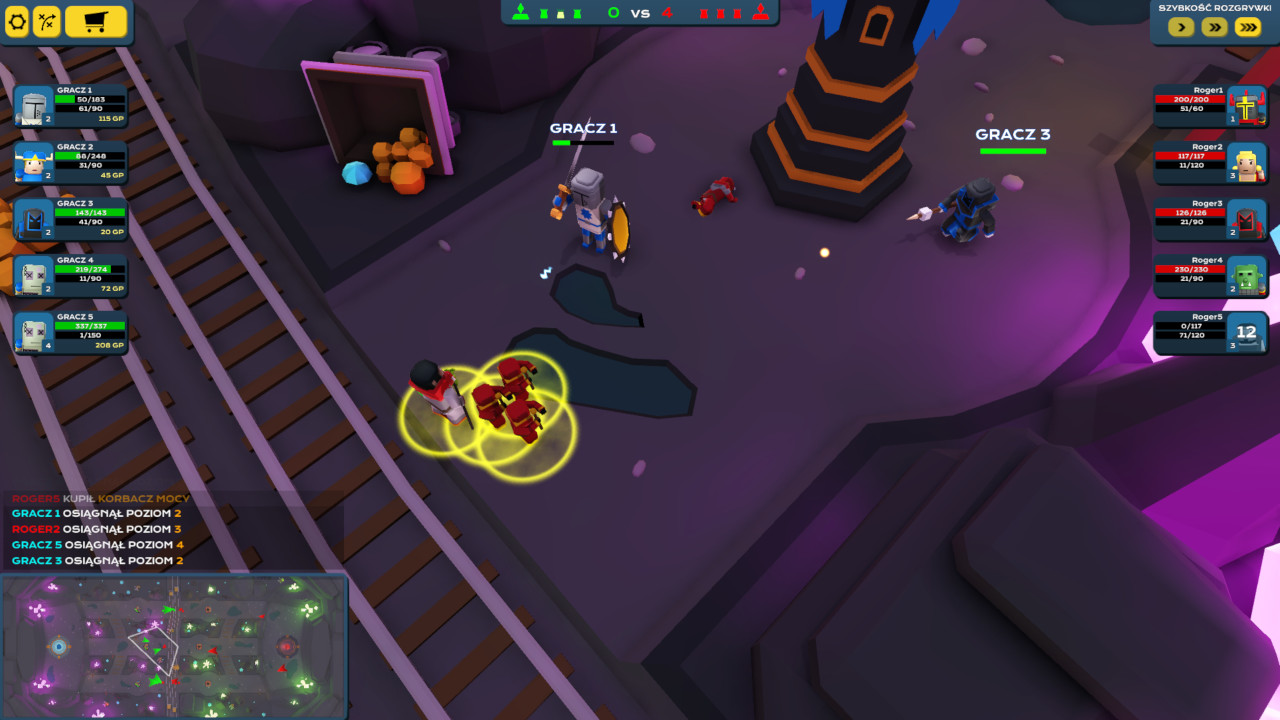Image resolution: width=1280 pixels, height=720 pixels.
Task: Open the shop via cart icon
Action: pos(98,22)
